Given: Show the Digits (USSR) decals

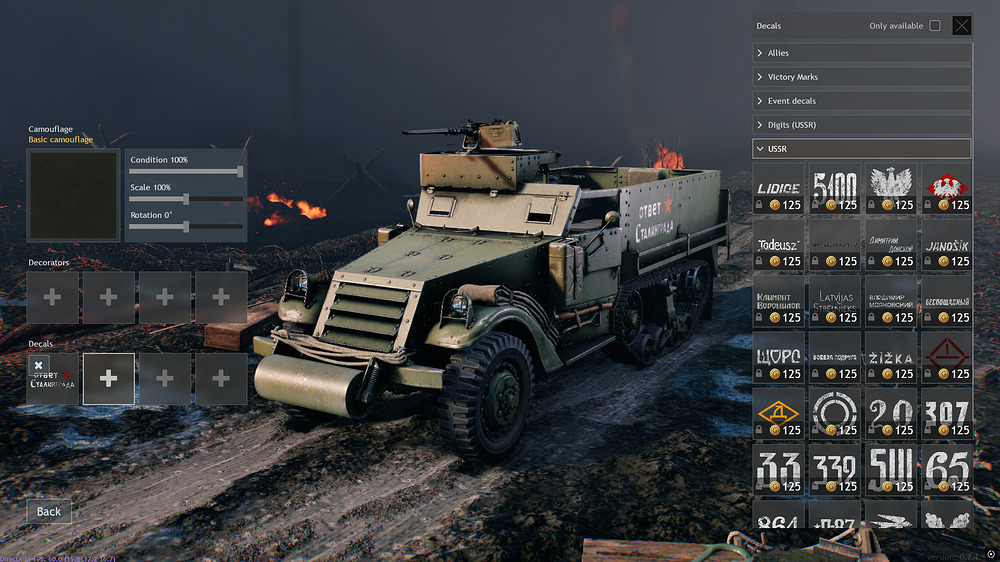Looking at the screenshot, I should [861, 125].
